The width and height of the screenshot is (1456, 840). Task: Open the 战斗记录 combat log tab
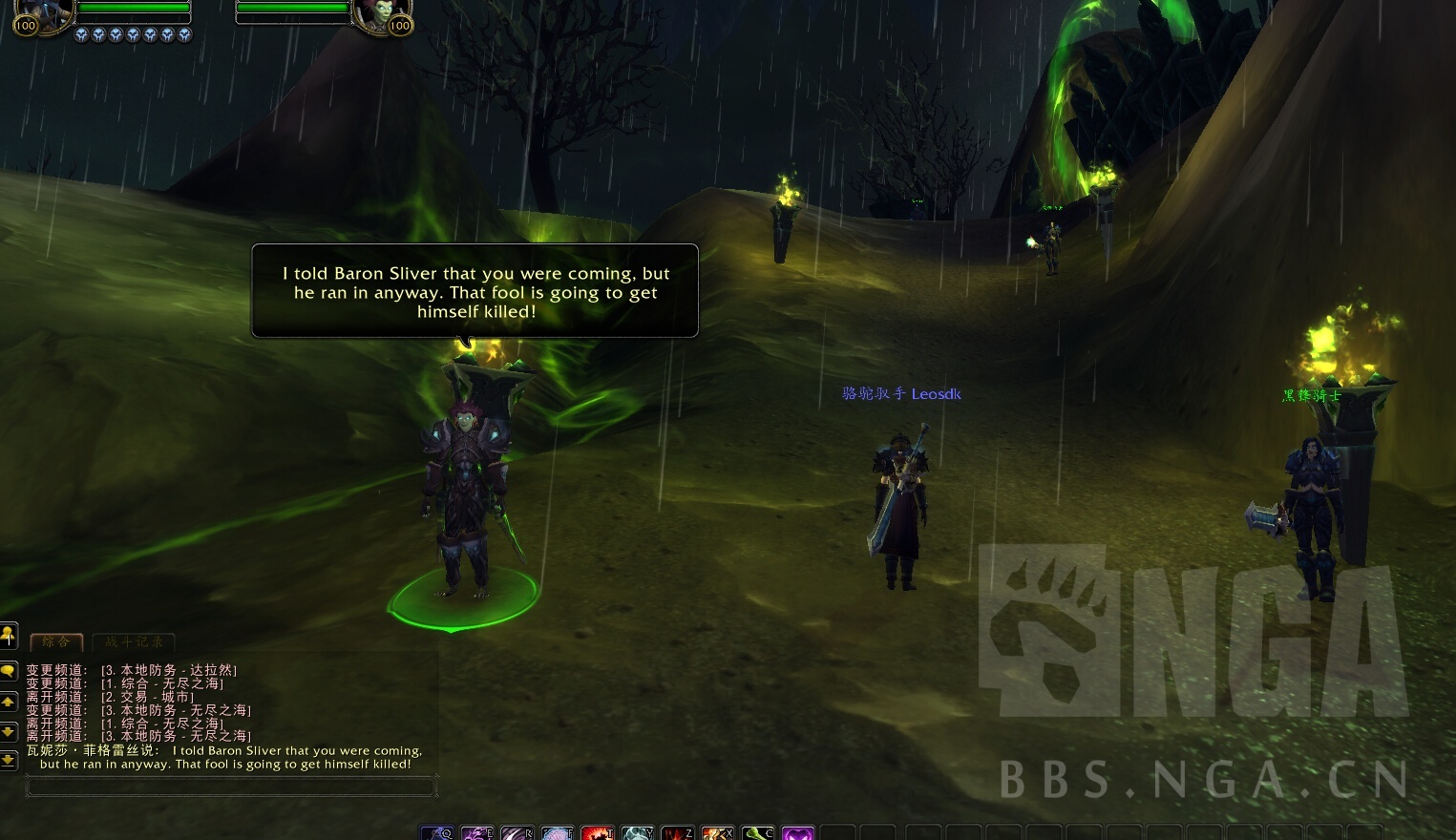pyautogui.click(x=134, y=641)
